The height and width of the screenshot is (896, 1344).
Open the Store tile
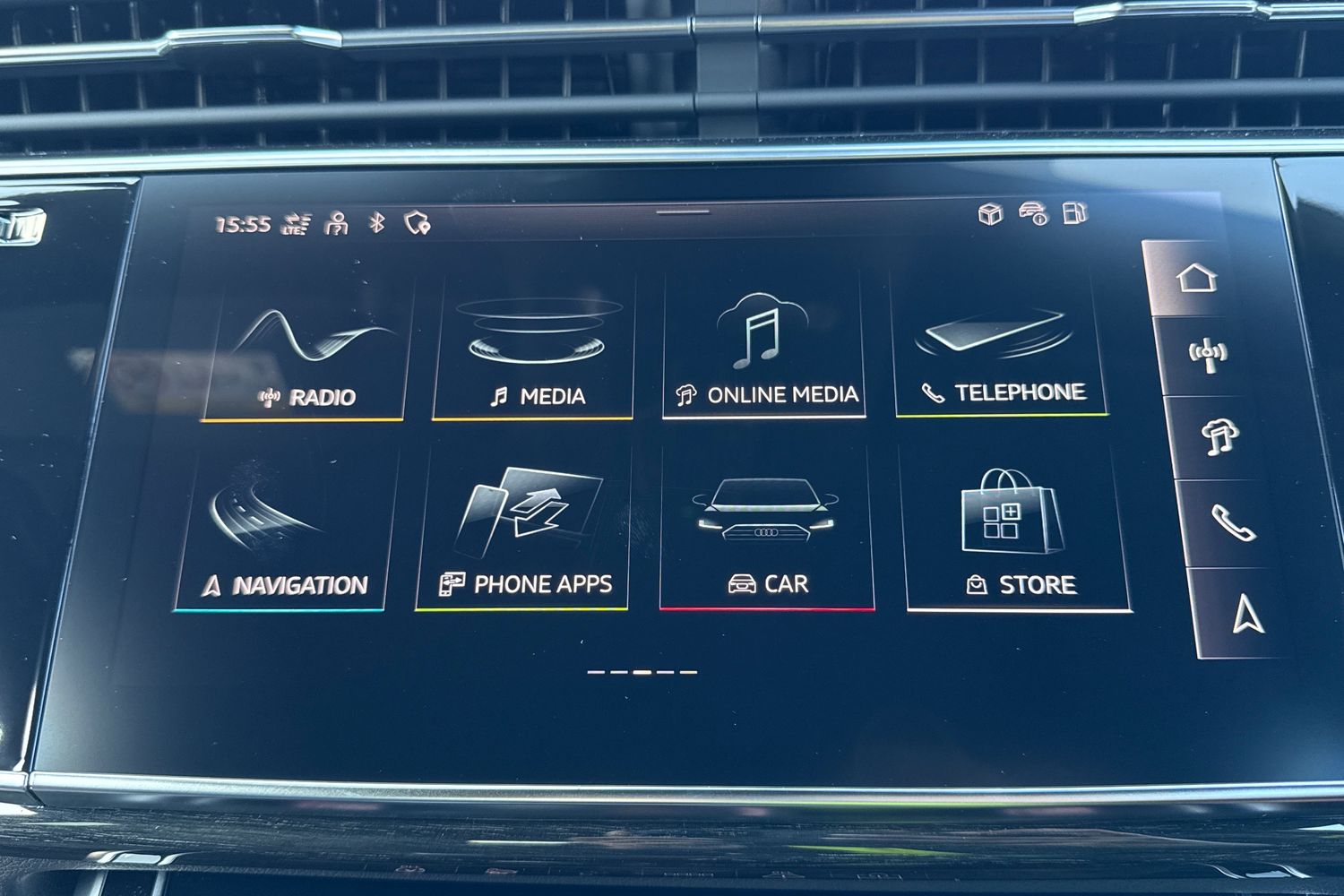click(x=1018, y=538)
